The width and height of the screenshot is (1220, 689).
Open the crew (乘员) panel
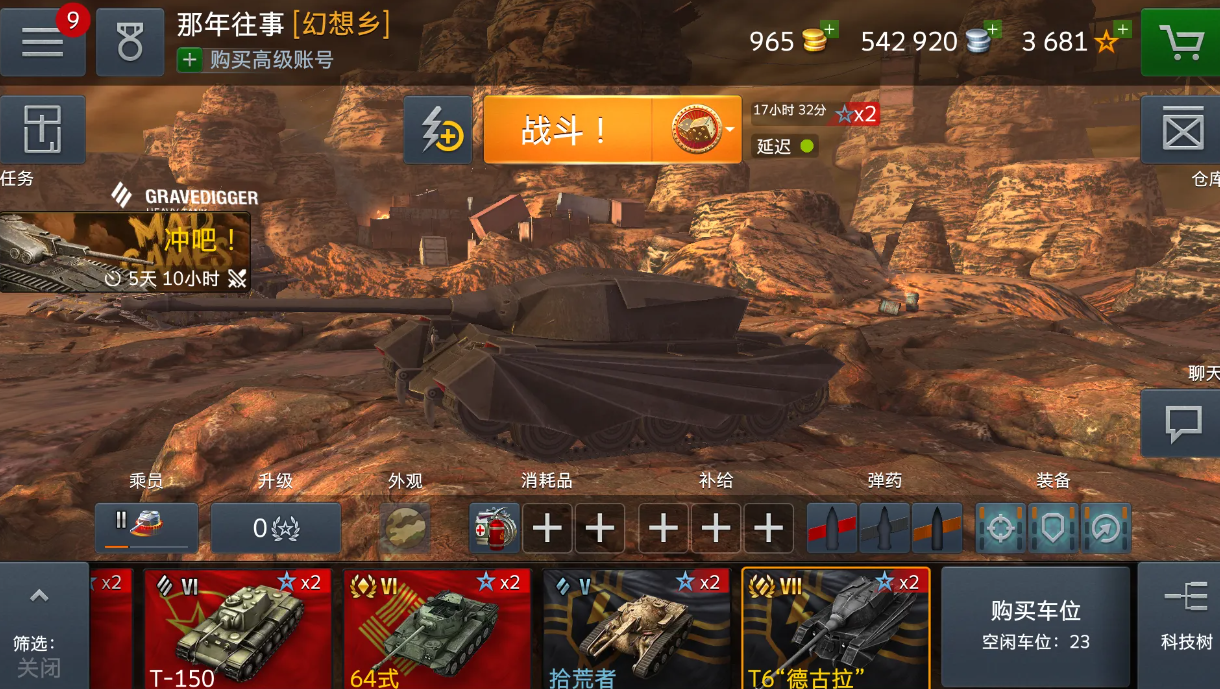pos(146,527)
